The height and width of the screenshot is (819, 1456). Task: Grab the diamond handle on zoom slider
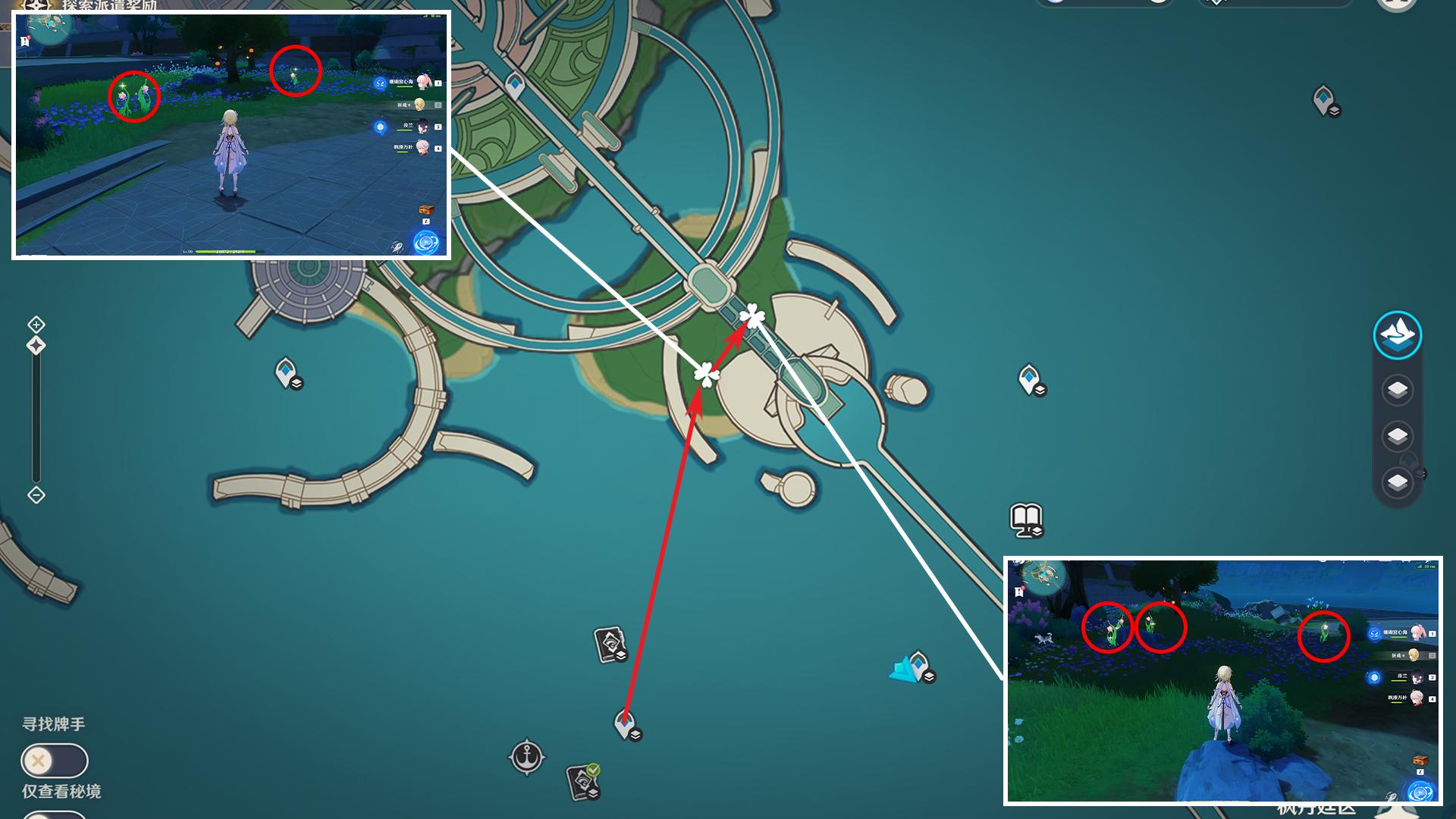(x=36, y=346)
